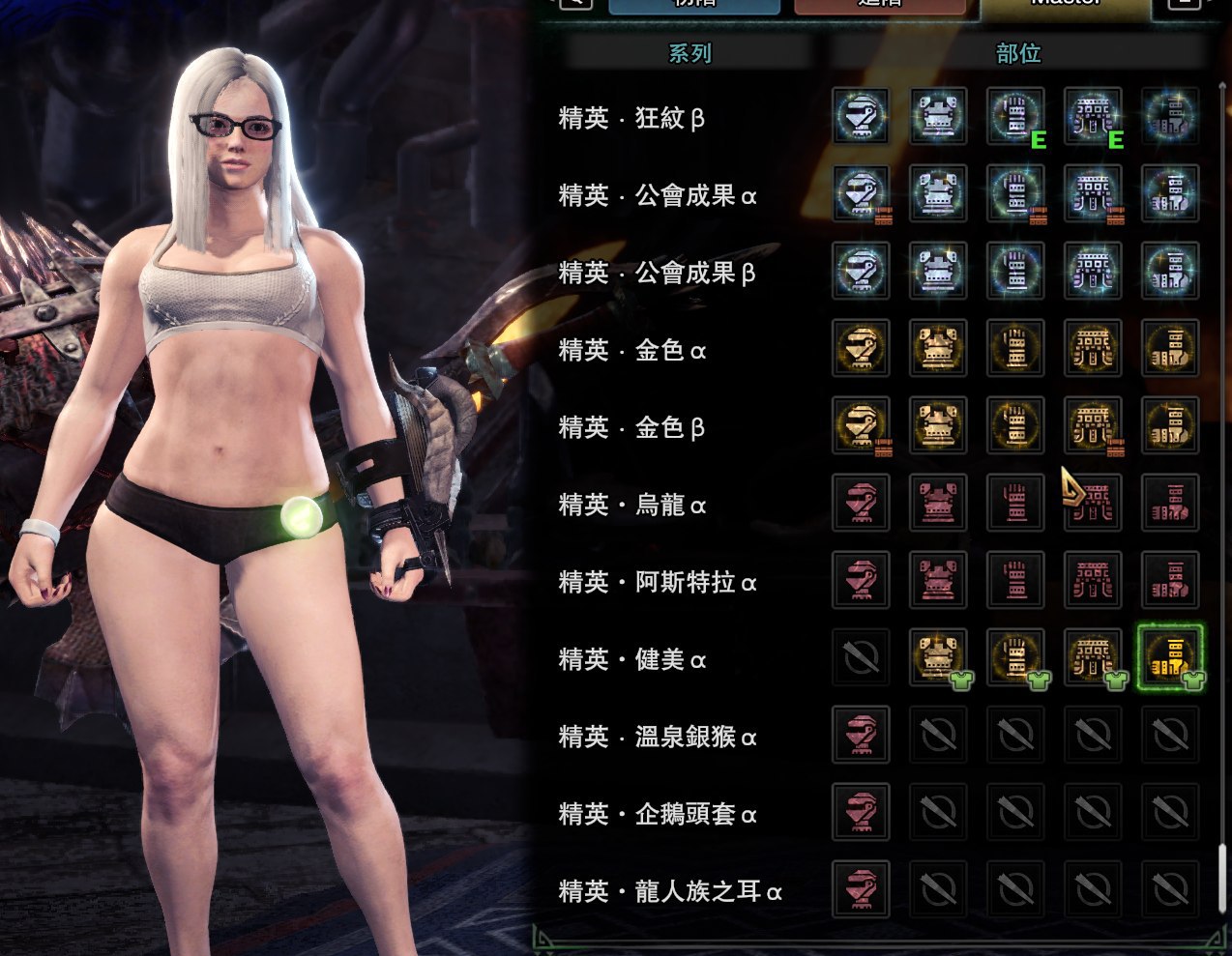The height and width of the screenshot is (956, 1232).
Task: Select the 溫泉銀猴α head armor icon
Action: tap(861, 735)
